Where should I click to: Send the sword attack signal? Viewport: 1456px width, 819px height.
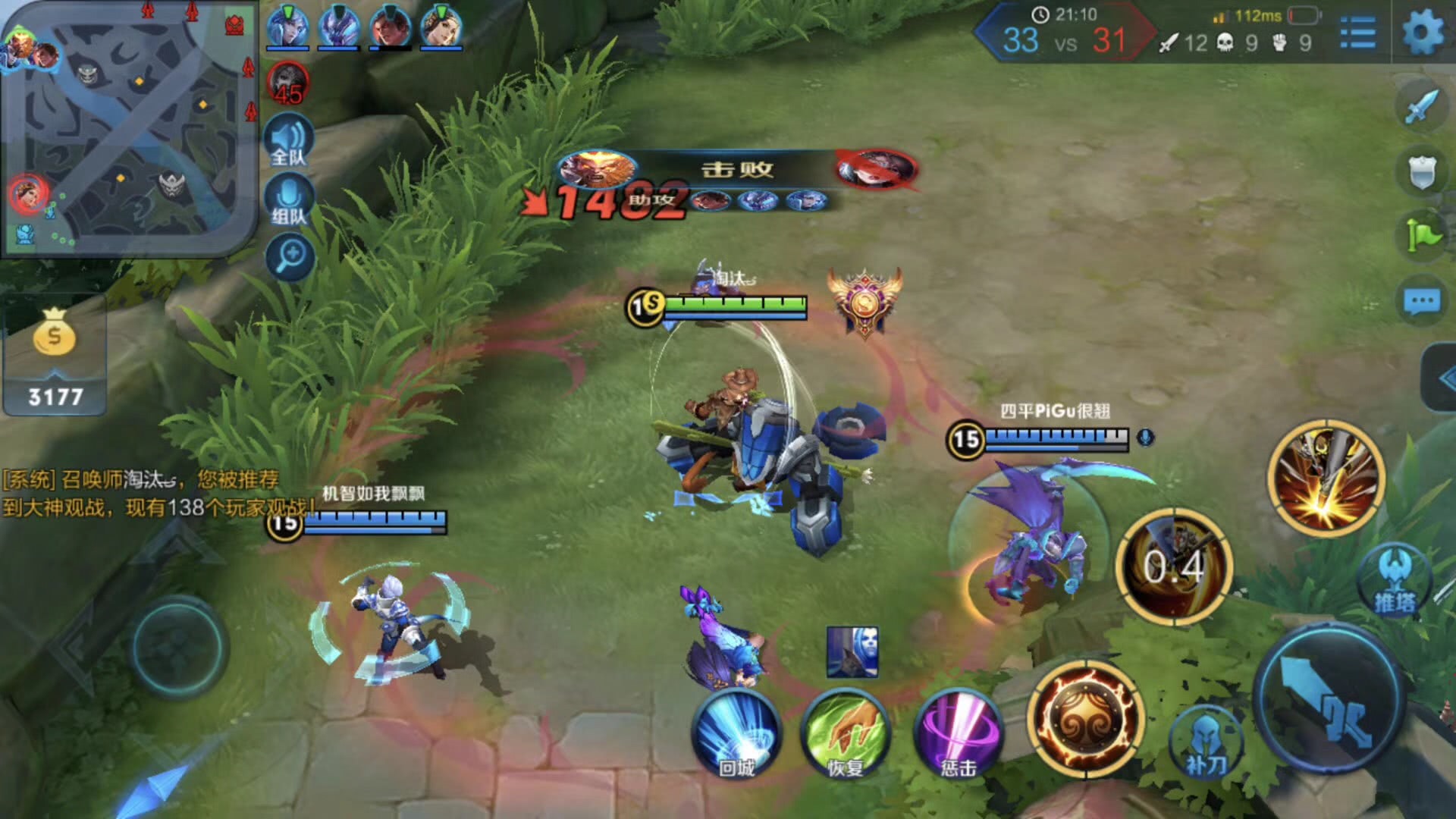(1421, 107)
